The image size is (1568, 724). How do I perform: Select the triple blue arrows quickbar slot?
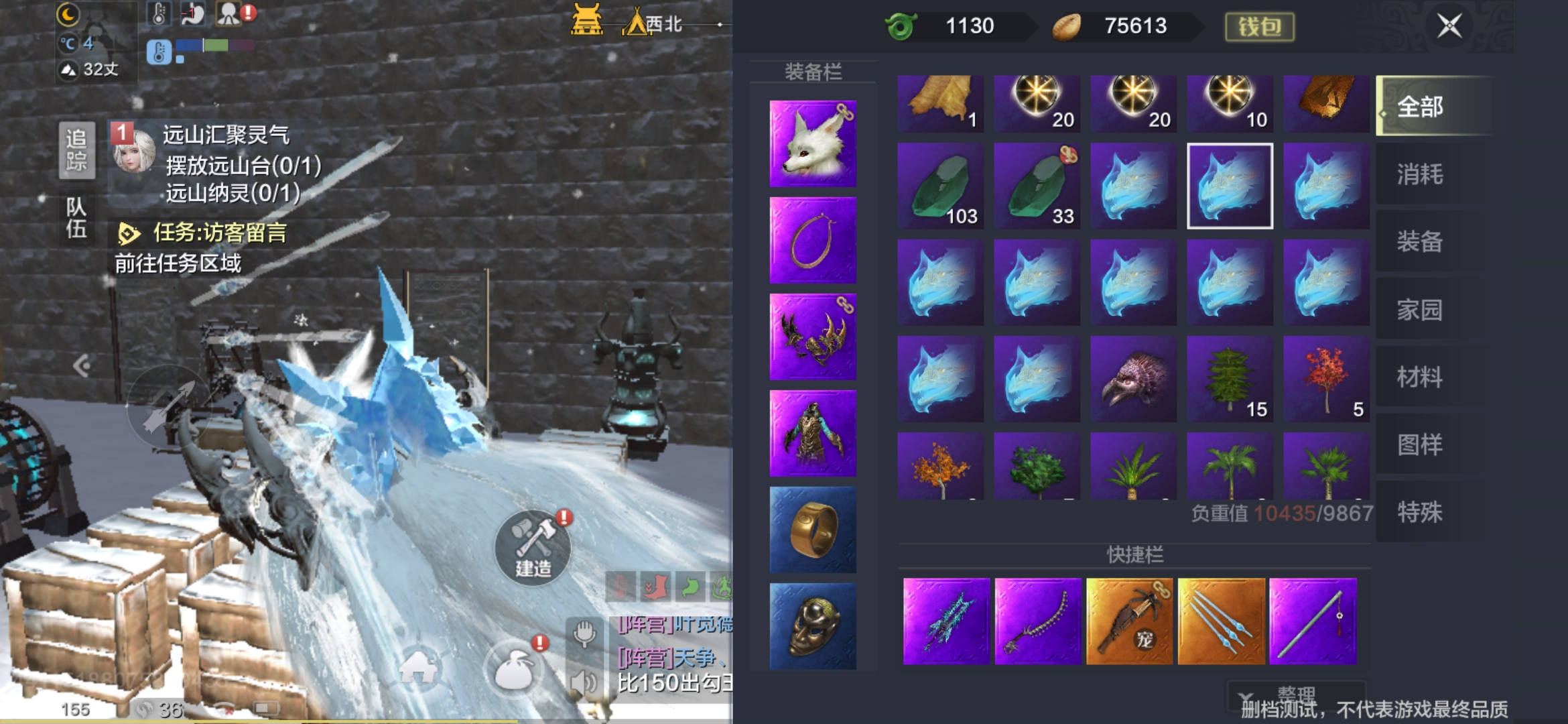1221,621
